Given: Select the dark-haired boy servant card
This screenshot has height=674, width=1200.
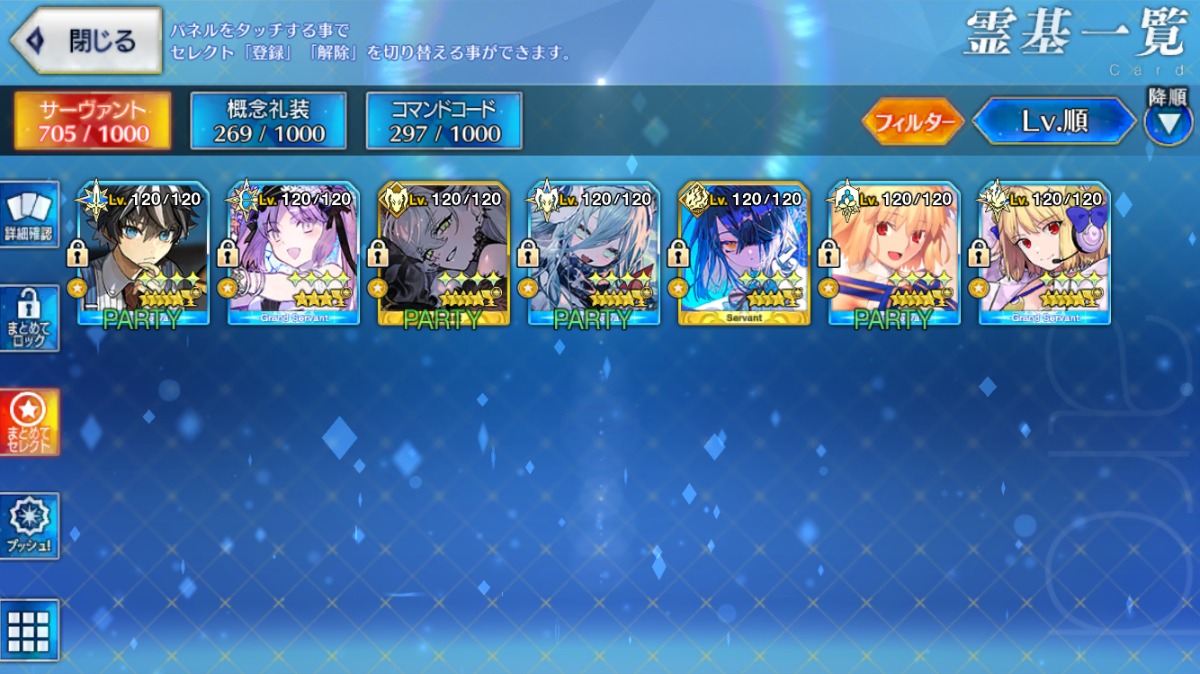Looking at the screenshot, I should point(144,255).
